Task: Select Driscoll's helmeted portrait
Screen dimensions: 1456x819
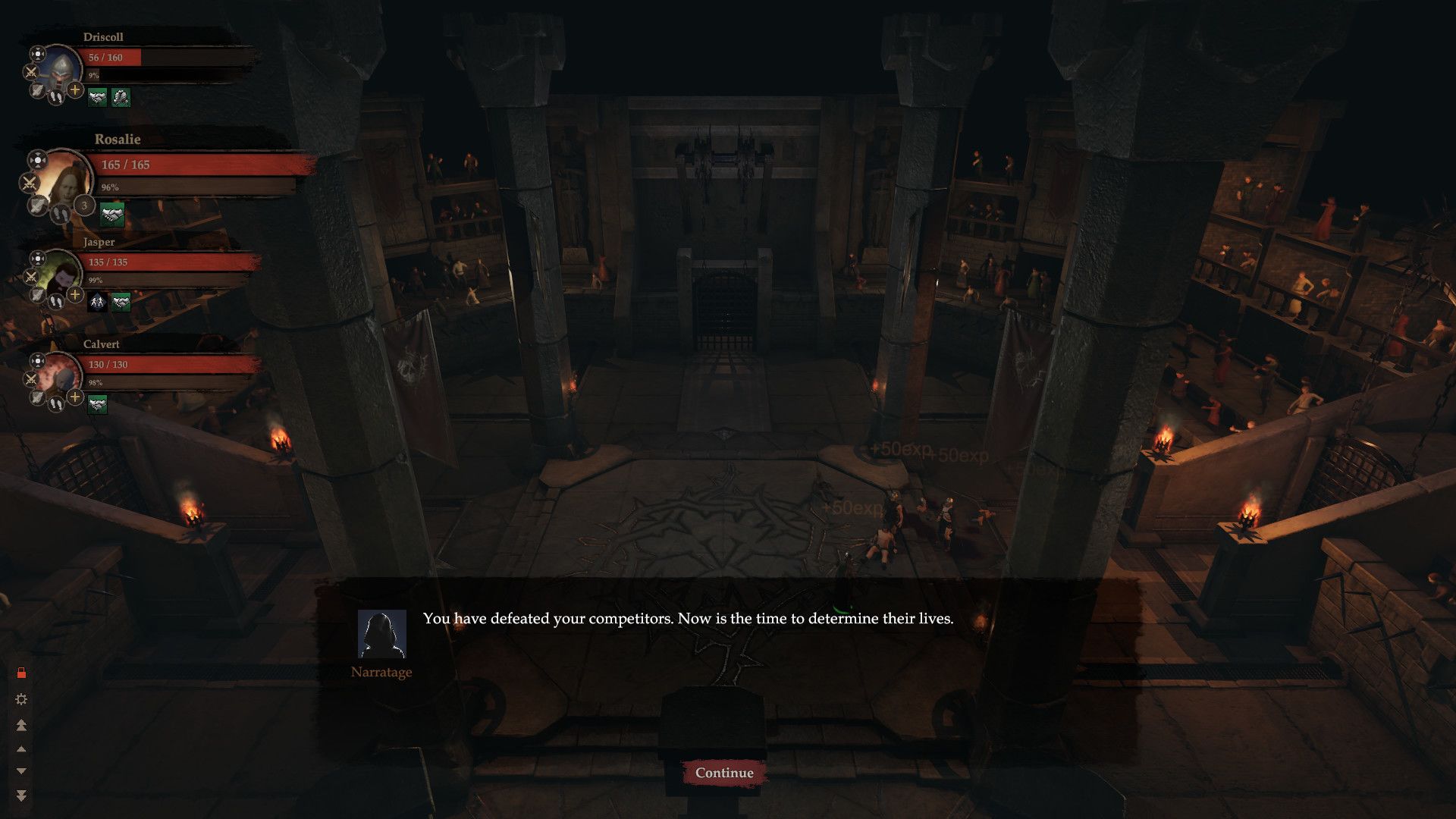Action: click(61, 71)
